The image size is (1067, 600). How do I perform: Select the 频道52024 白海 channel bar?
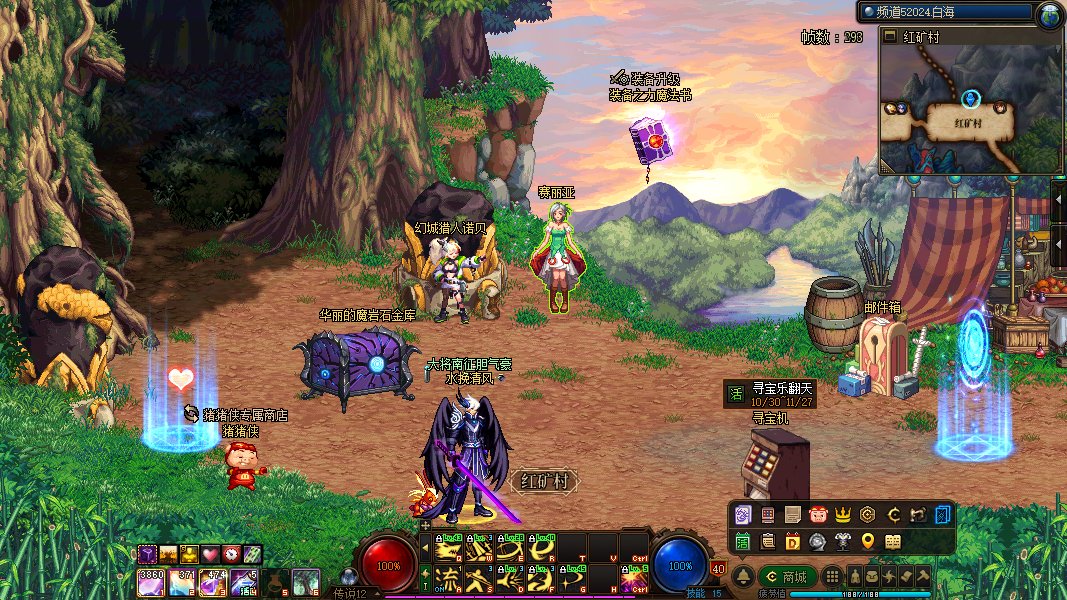point(945,13)
